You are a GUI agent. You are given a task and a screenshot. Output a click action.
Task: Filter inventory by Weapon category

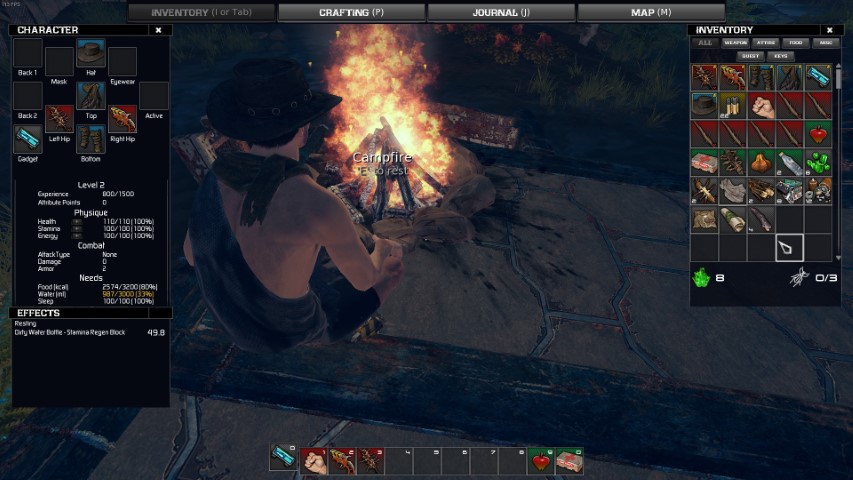pos(736,43)
